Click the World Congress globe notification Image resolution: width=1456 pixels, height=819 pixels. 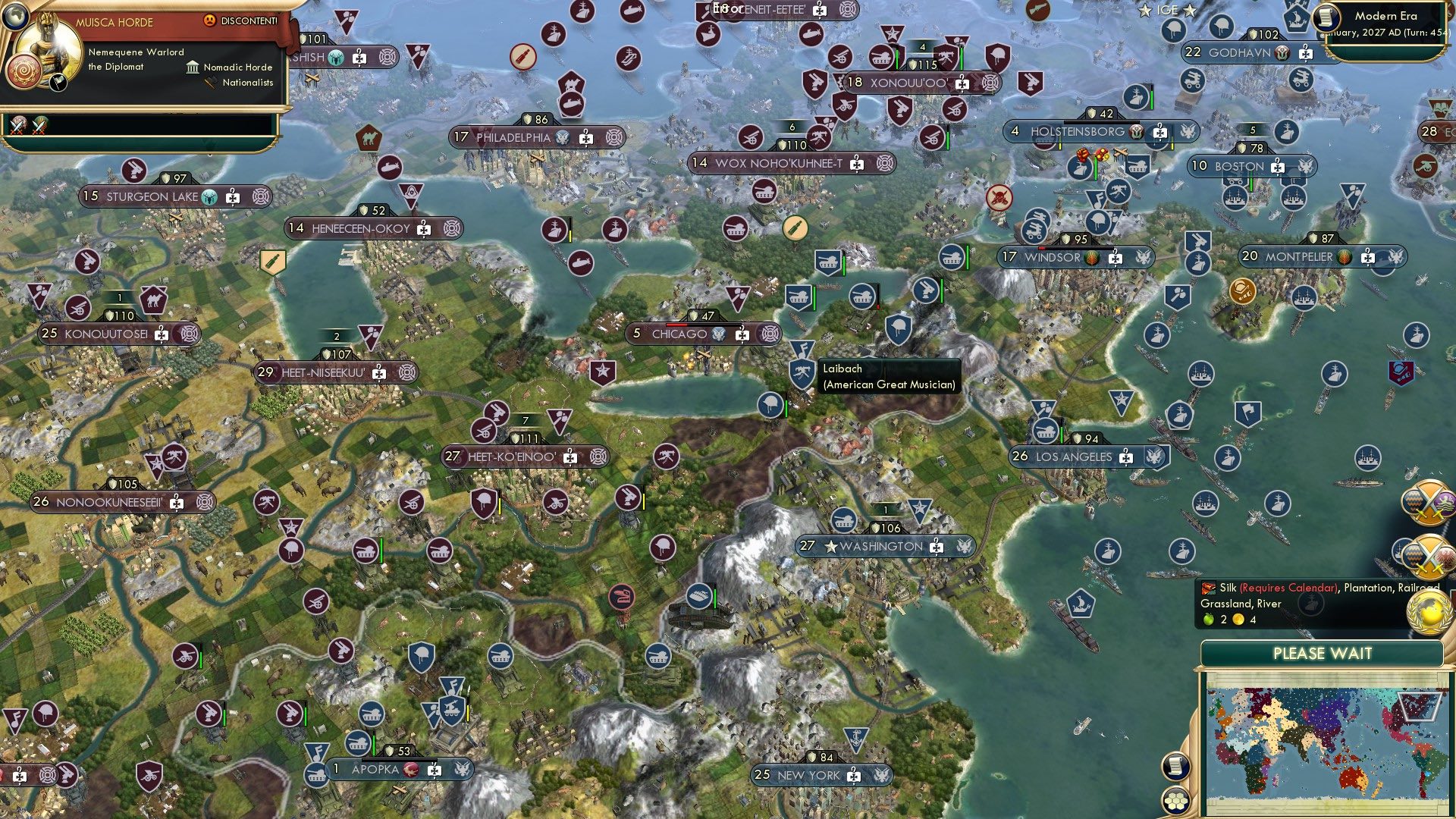pos(1429,613)
